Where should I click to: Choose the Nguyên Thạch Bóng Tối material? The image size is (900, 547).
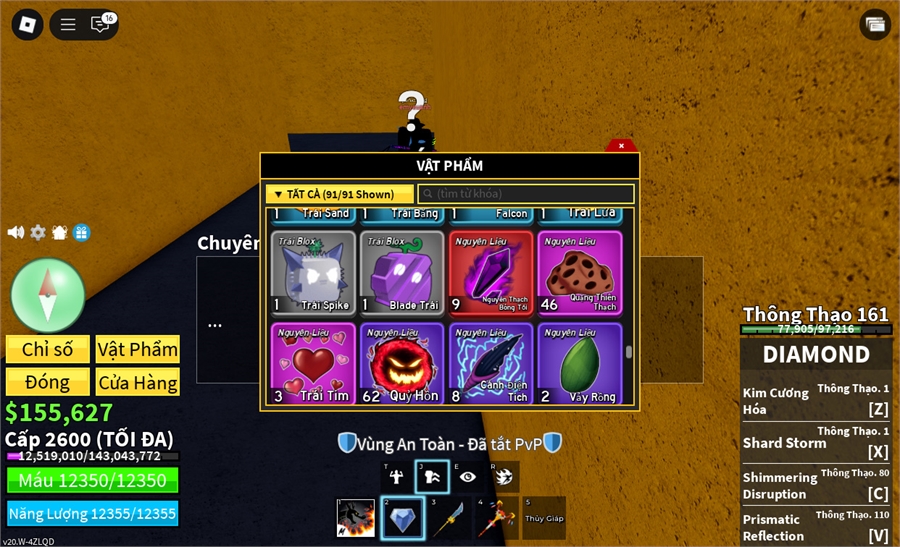pos(491,274)
